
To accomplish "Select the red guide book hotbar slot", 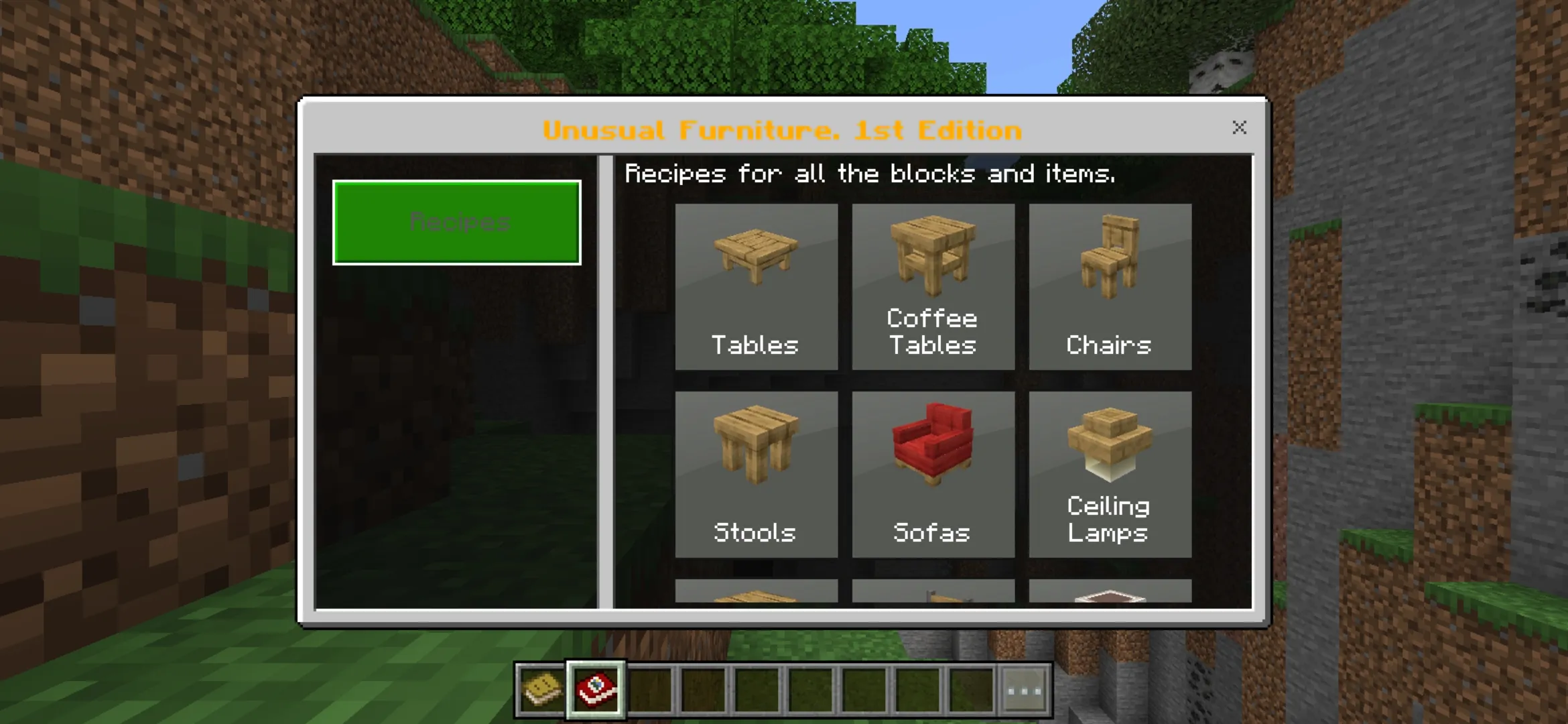I will click(596, 690).
